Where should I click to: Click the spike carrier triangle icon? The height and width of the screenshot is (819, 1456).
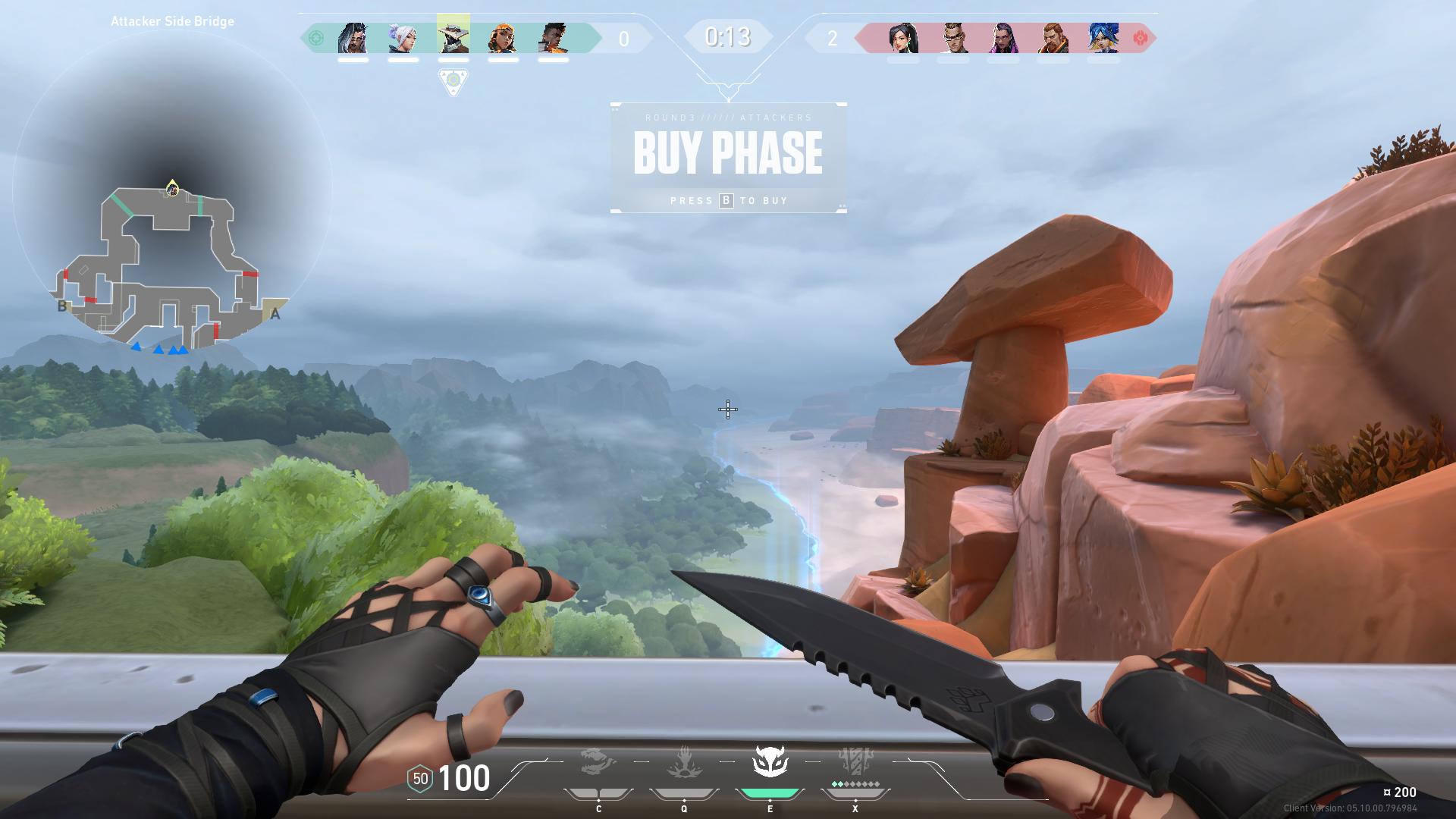[453, 81]
